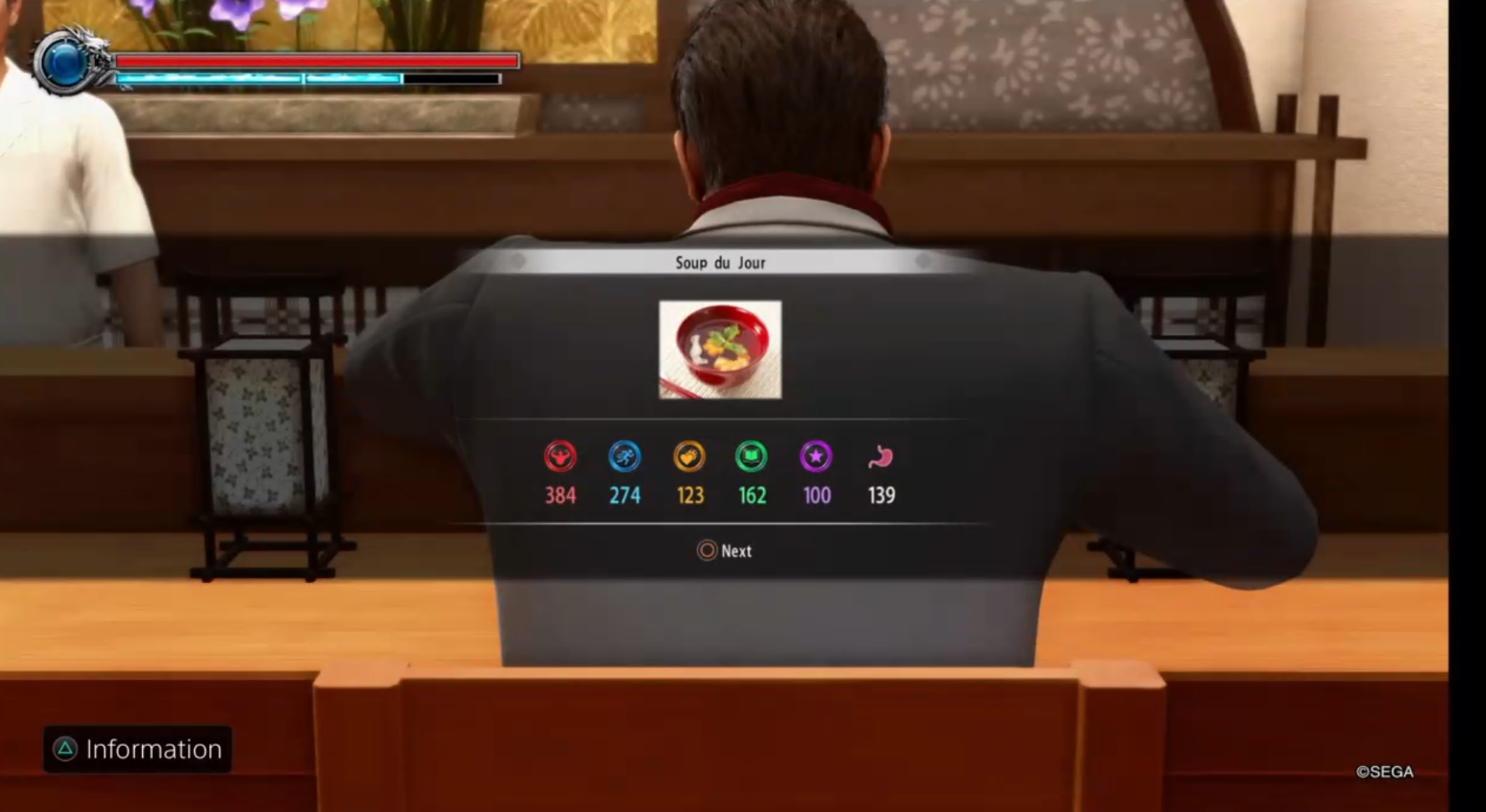This screenshot has height=812, width=1486.
Task: Select the purple Charm star icon
Action: [815, 456]
